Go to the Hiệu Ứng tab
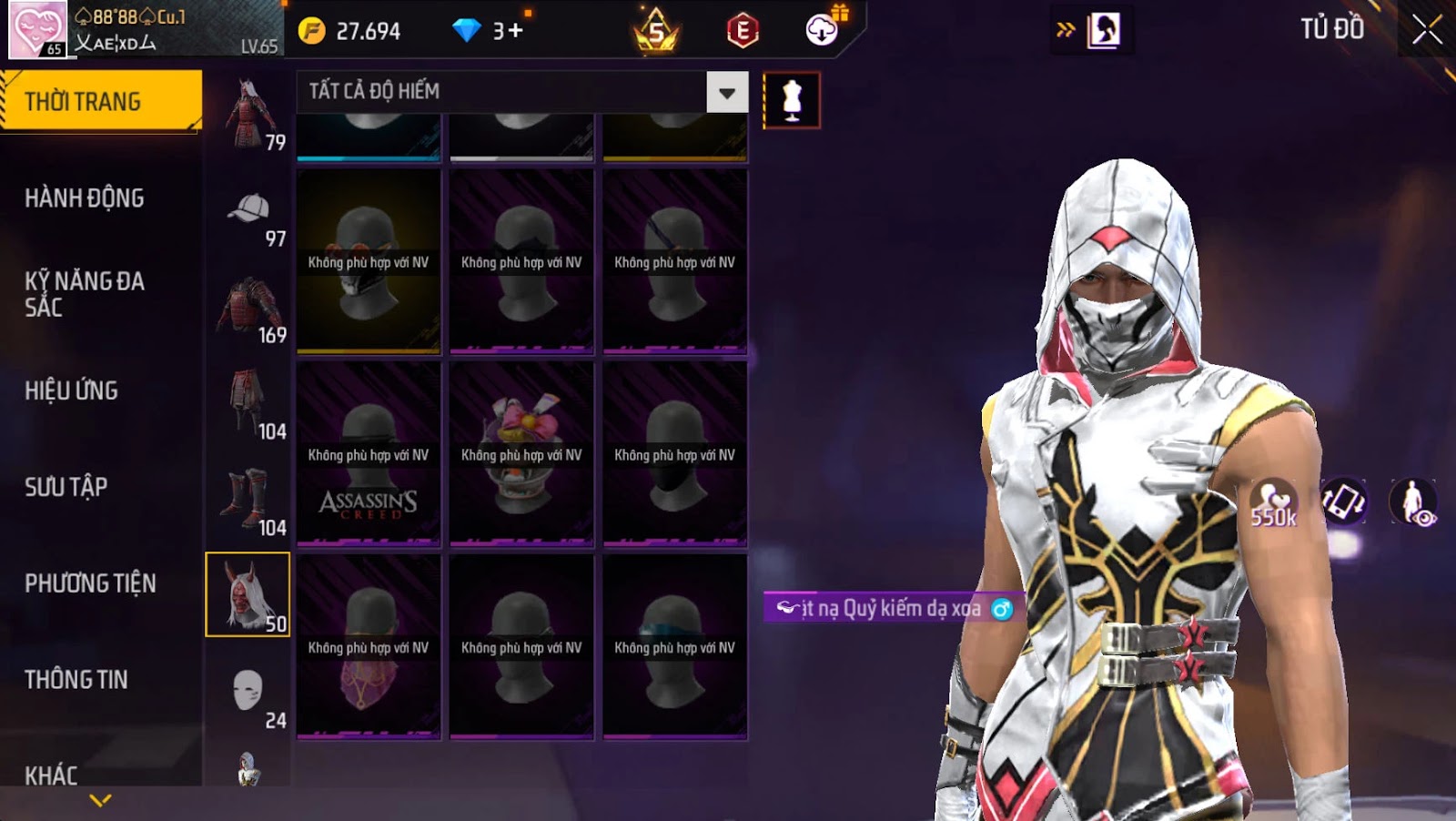This screenshot has width=1456, height=821. click(x=72, y=390)
